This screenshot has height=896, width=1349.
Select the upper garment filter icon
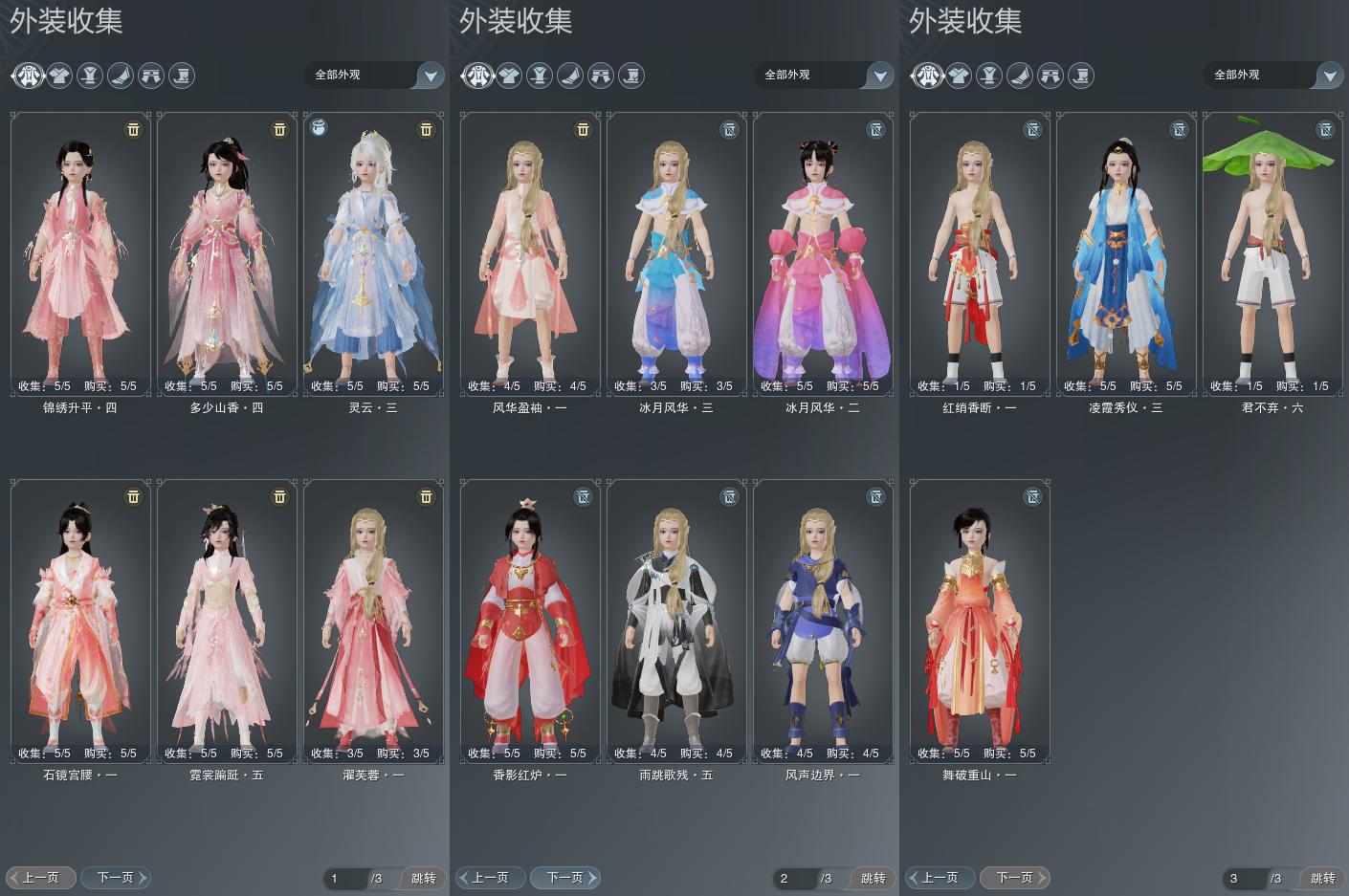point(59,76)
